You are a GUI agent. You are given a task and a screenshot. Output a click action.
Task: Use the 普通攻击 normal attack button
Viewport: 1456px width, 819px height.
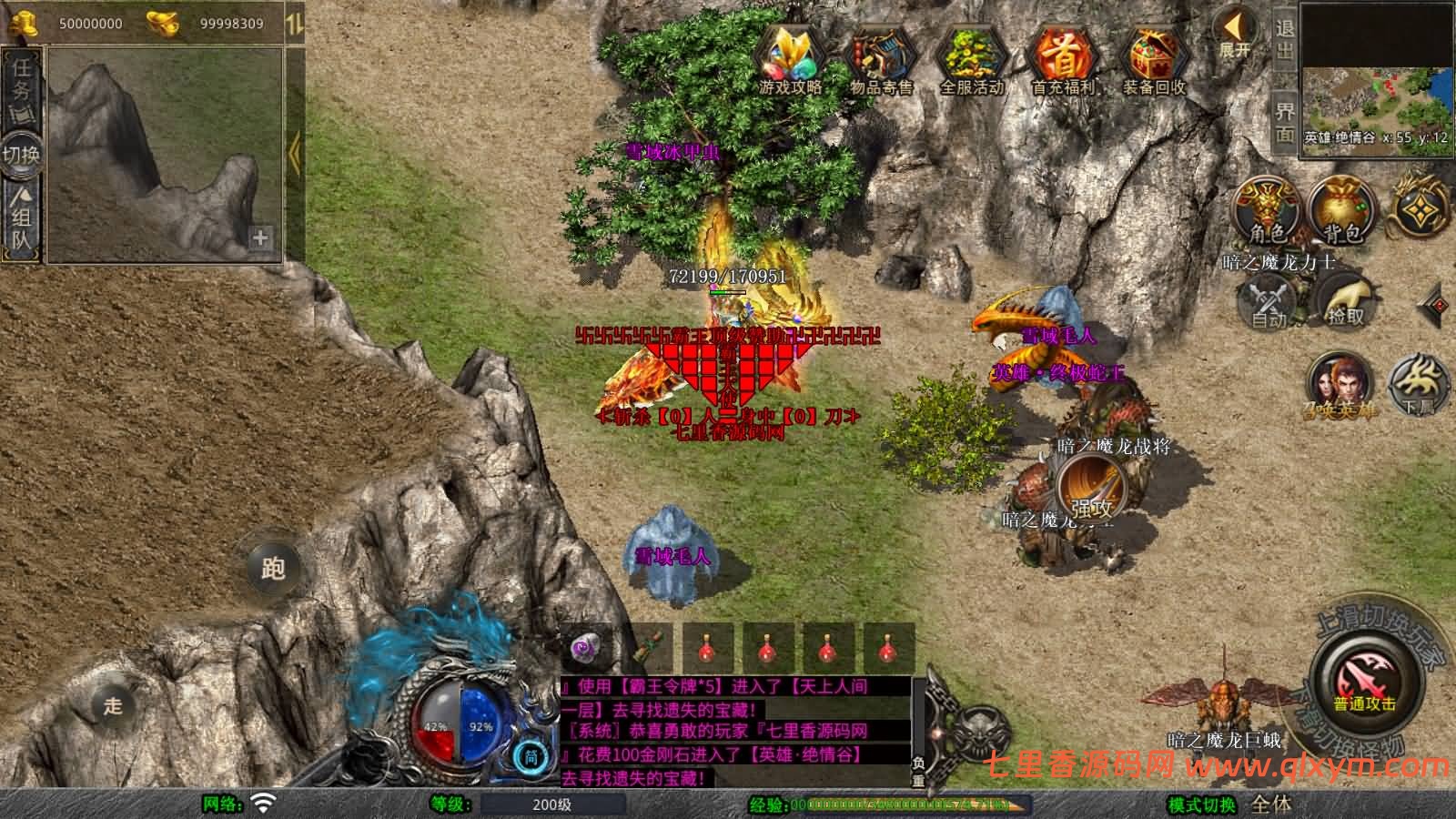(1364, 682)
